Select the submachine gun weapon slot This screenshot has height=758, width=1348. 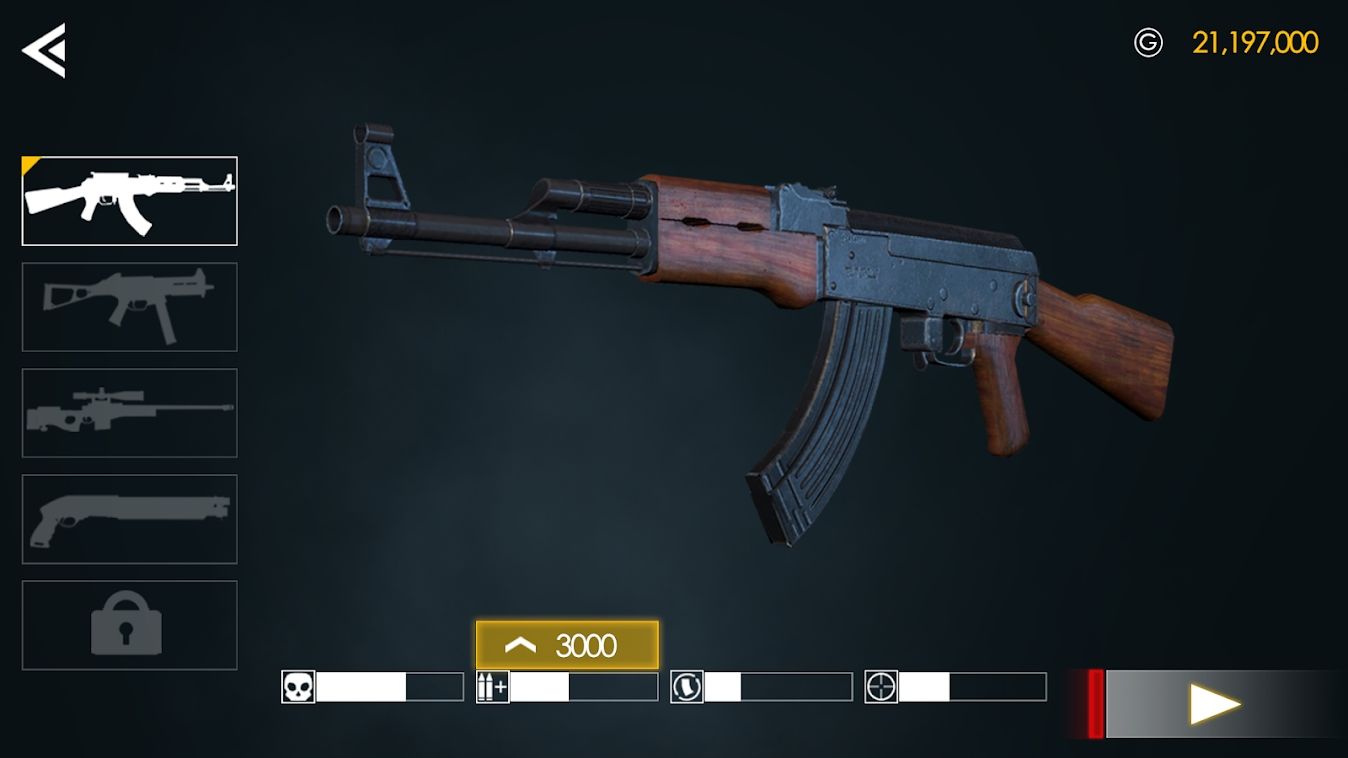[129, 306]
